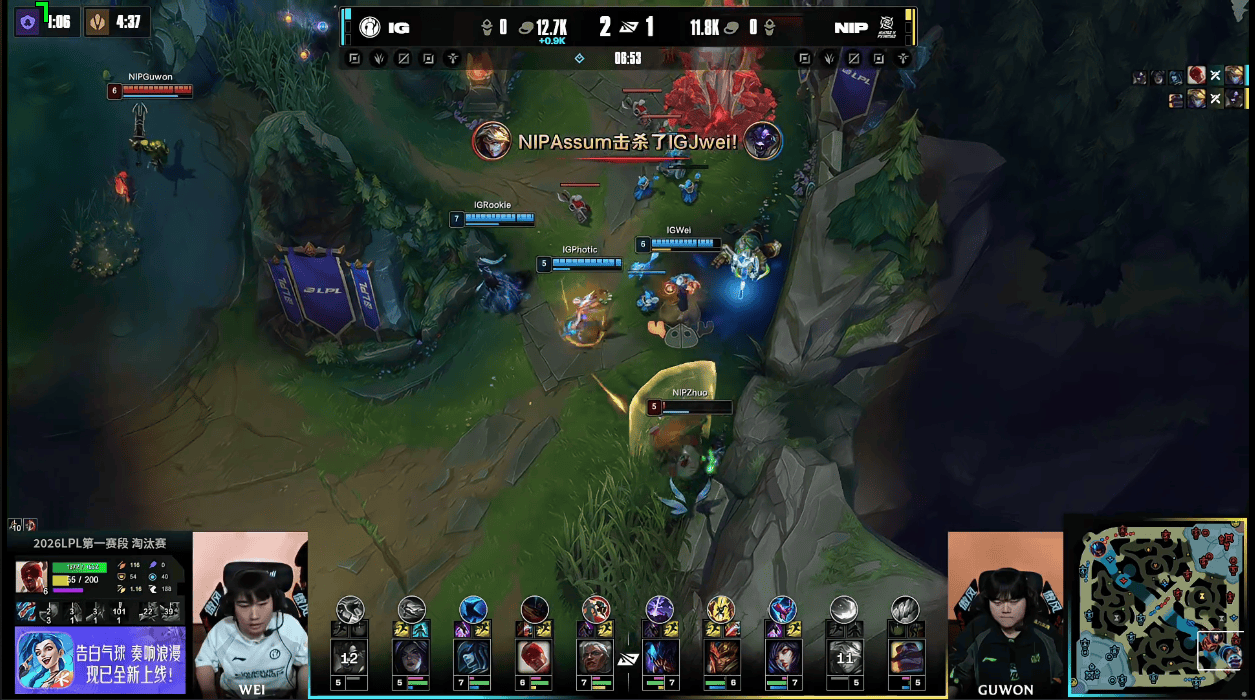
Task: Select the IG team logo on the scoreboard
Action: (370, 27)
